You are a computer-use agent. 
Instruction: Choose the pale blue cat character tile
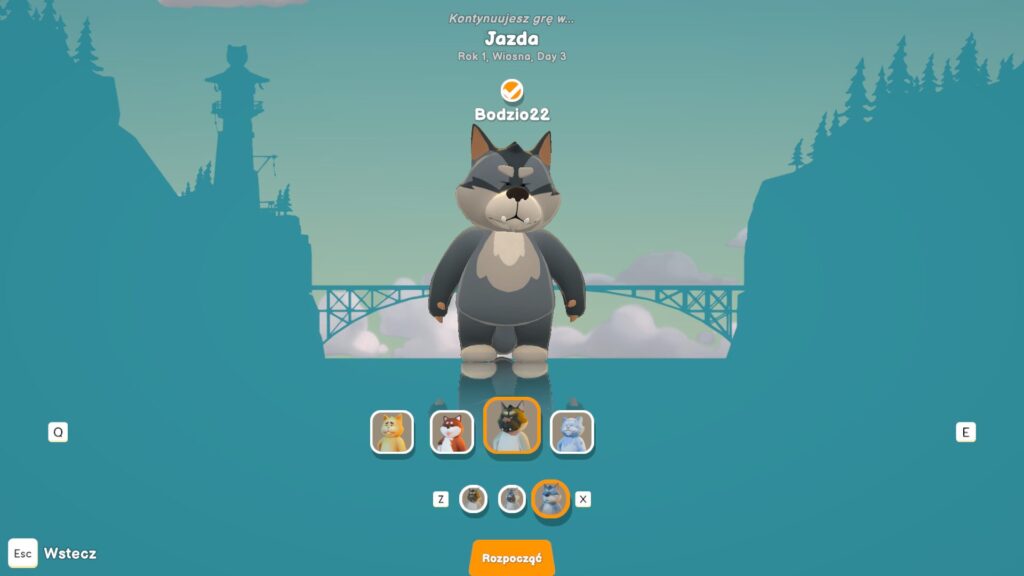572,432
